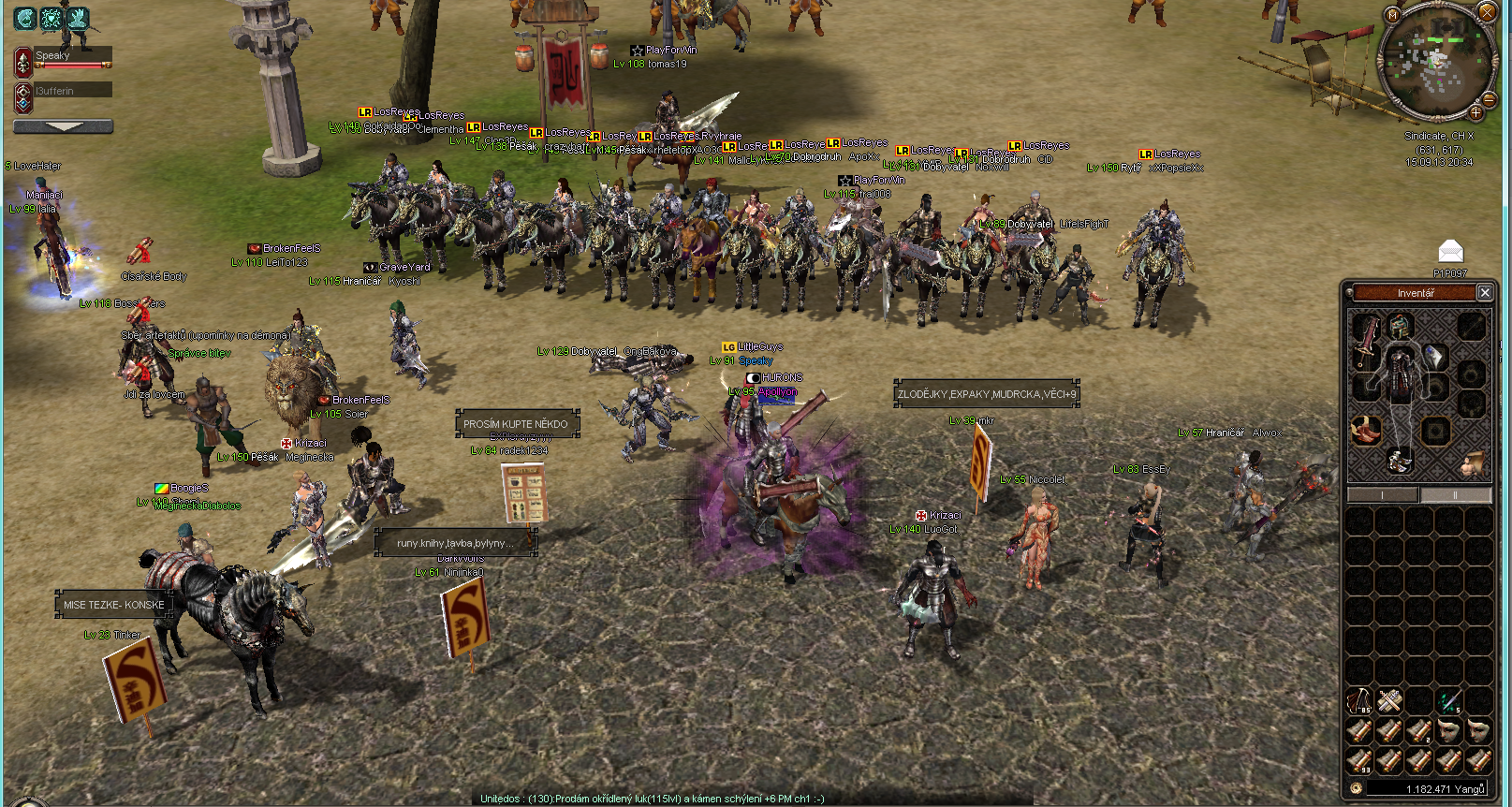The height and width of the screenshot is (807, 1512).
Task: Switch to inventory page I
Action: click(1382, 495)
